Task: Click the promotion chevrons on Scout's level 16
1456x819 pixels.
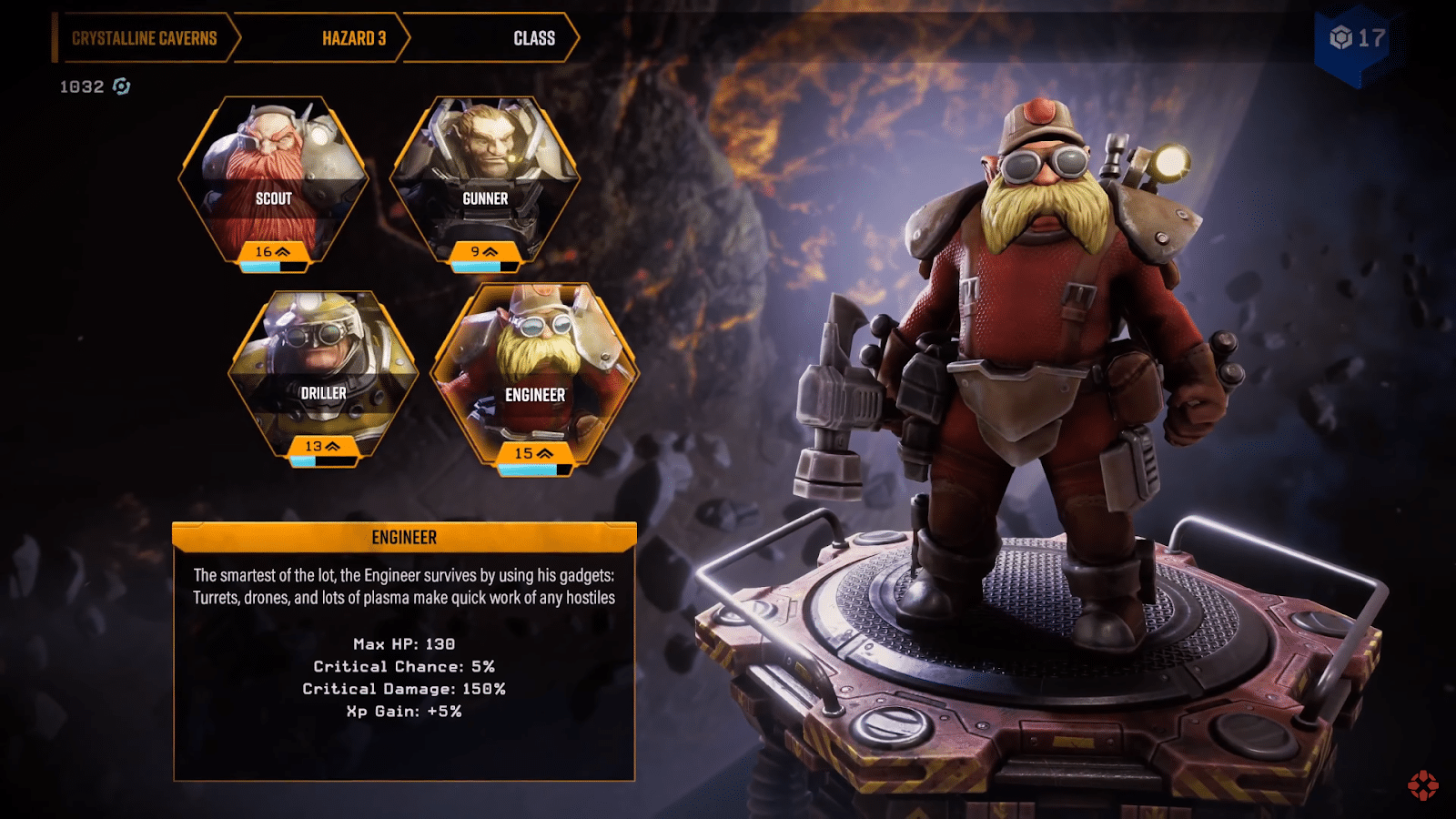Action: 283,252
